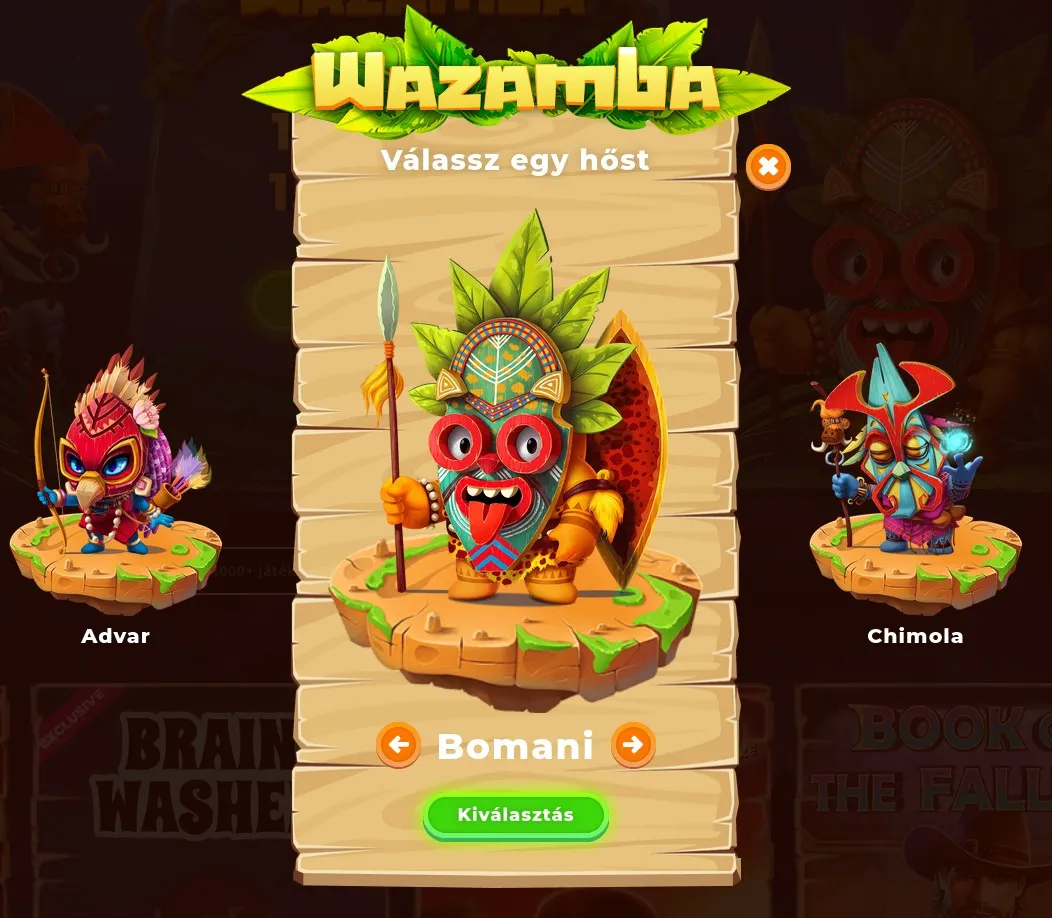Confirm hero with the green Kiválasztás button
Screen dimensions: 1052x918
point(515,815)
